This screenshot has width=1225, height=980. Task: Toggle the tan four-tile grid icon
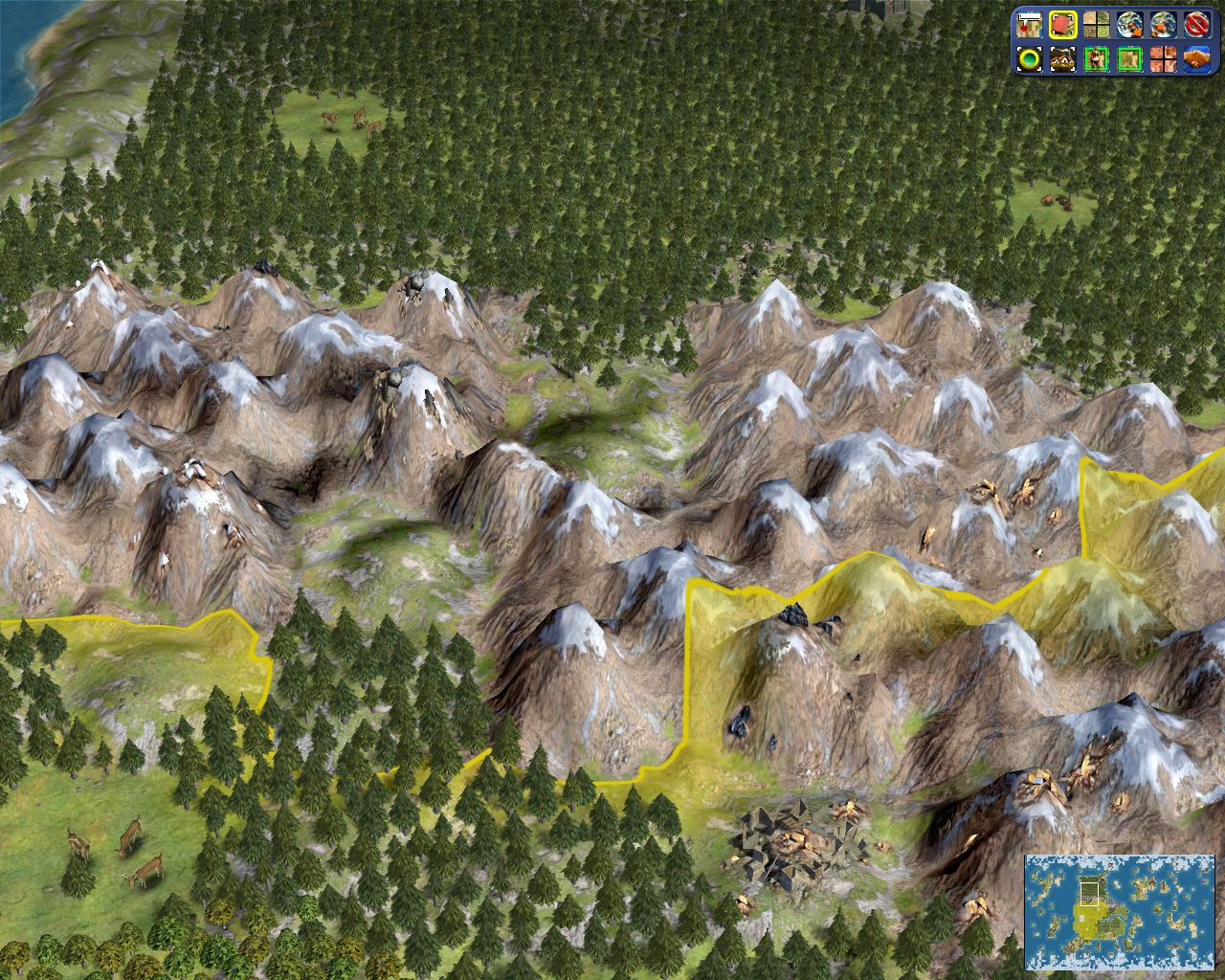pos(1096,23)
